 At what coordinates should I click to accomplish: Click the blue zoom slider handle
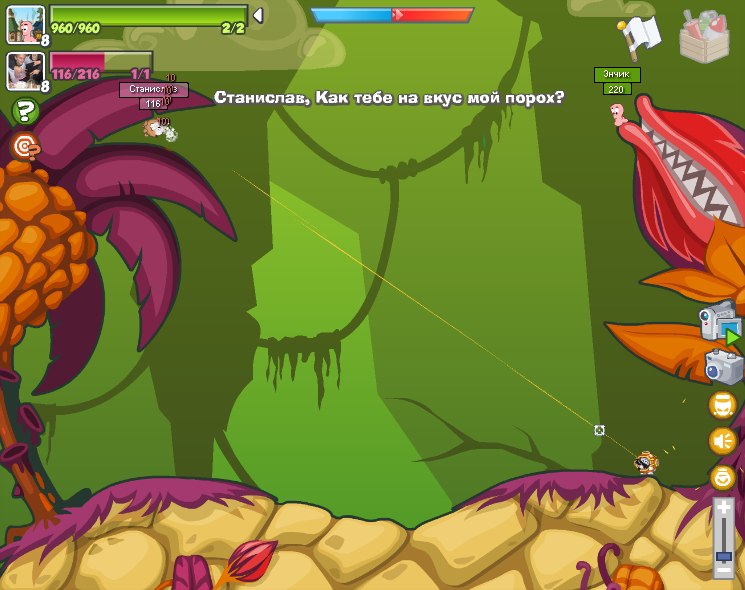pos(723,556)
